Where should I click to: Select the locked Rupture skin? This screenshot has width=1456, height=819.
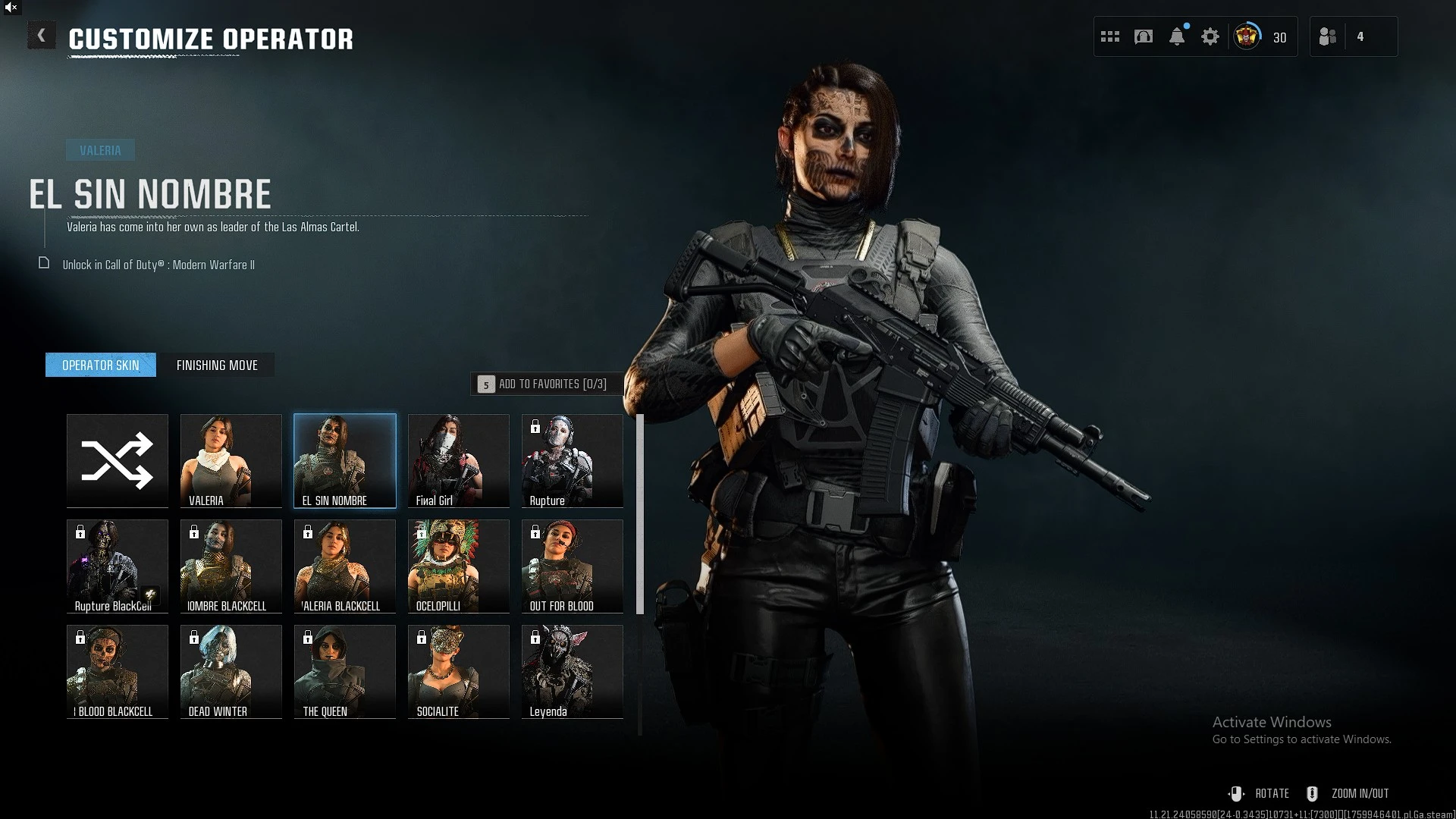[573, 460]
